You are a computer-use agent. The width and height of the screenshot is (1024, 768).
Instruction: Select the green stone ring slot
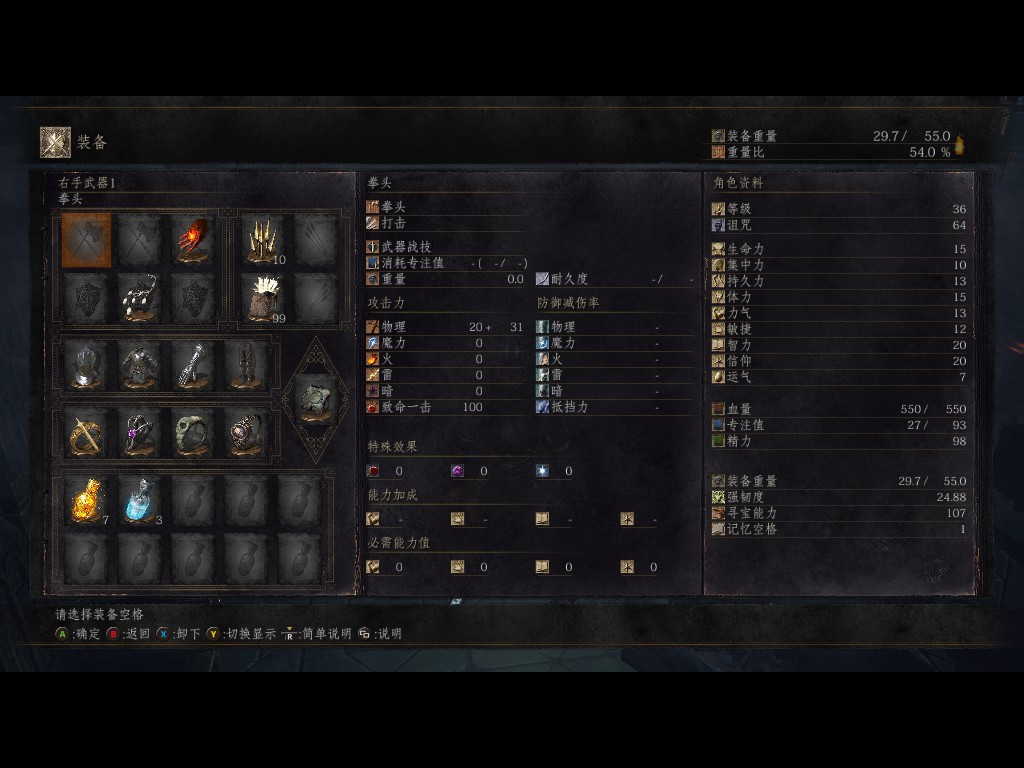coord(194,433)
